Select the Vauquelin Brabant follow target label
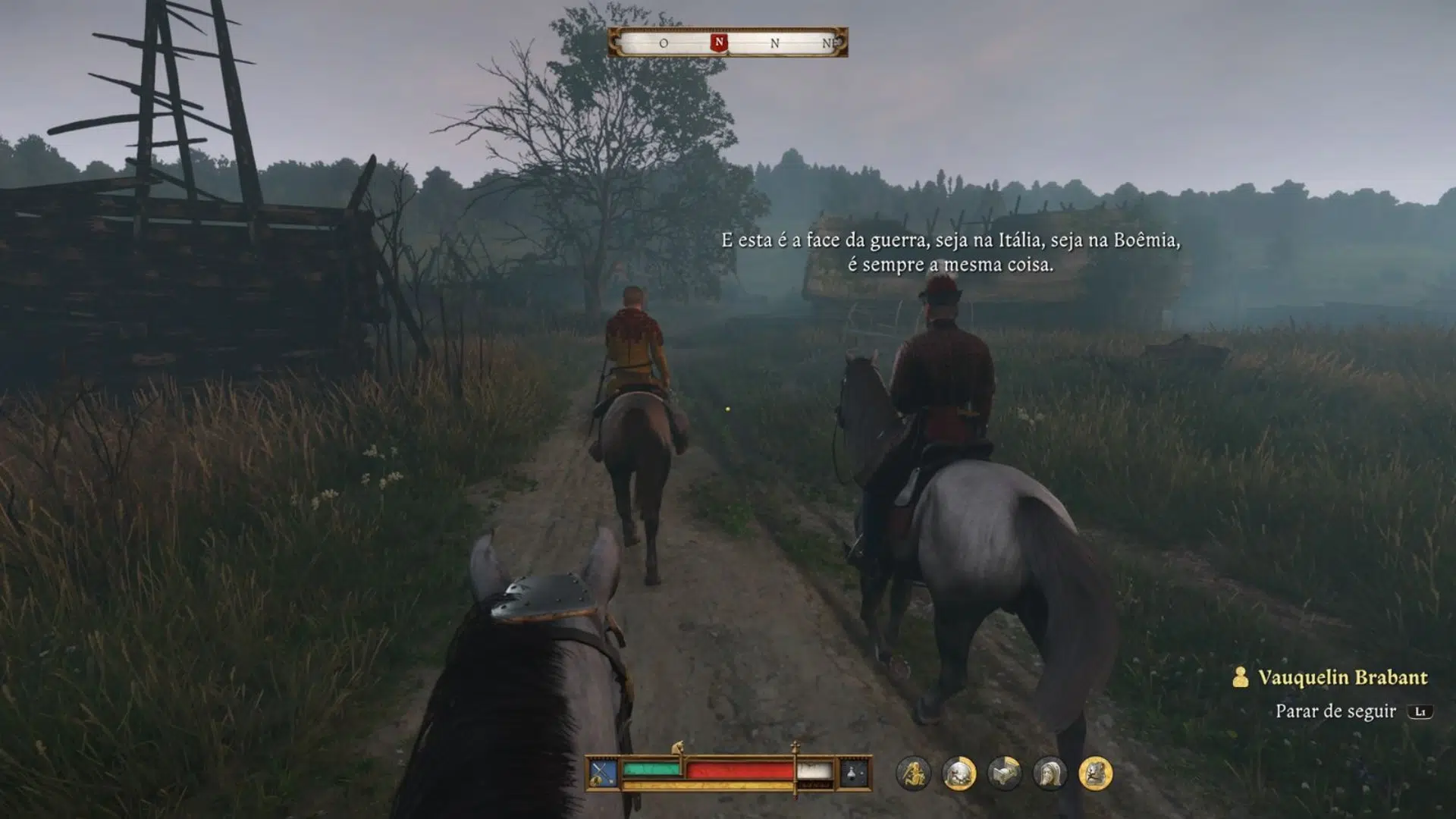This screenshot has height=819, width=1456. 1342,677
